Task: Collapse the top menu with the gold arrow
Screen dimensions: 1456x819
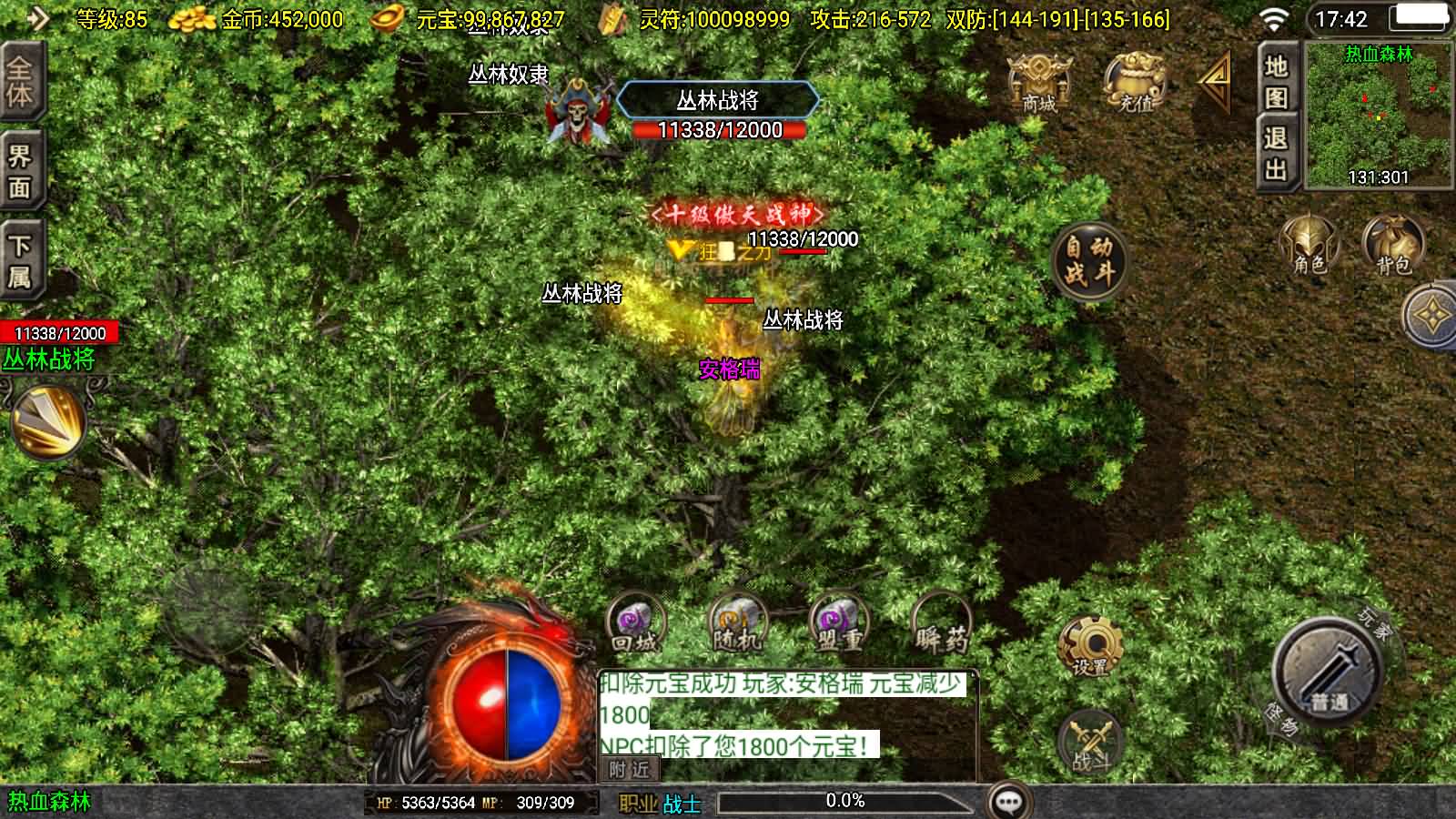Action: (1214, 80)
